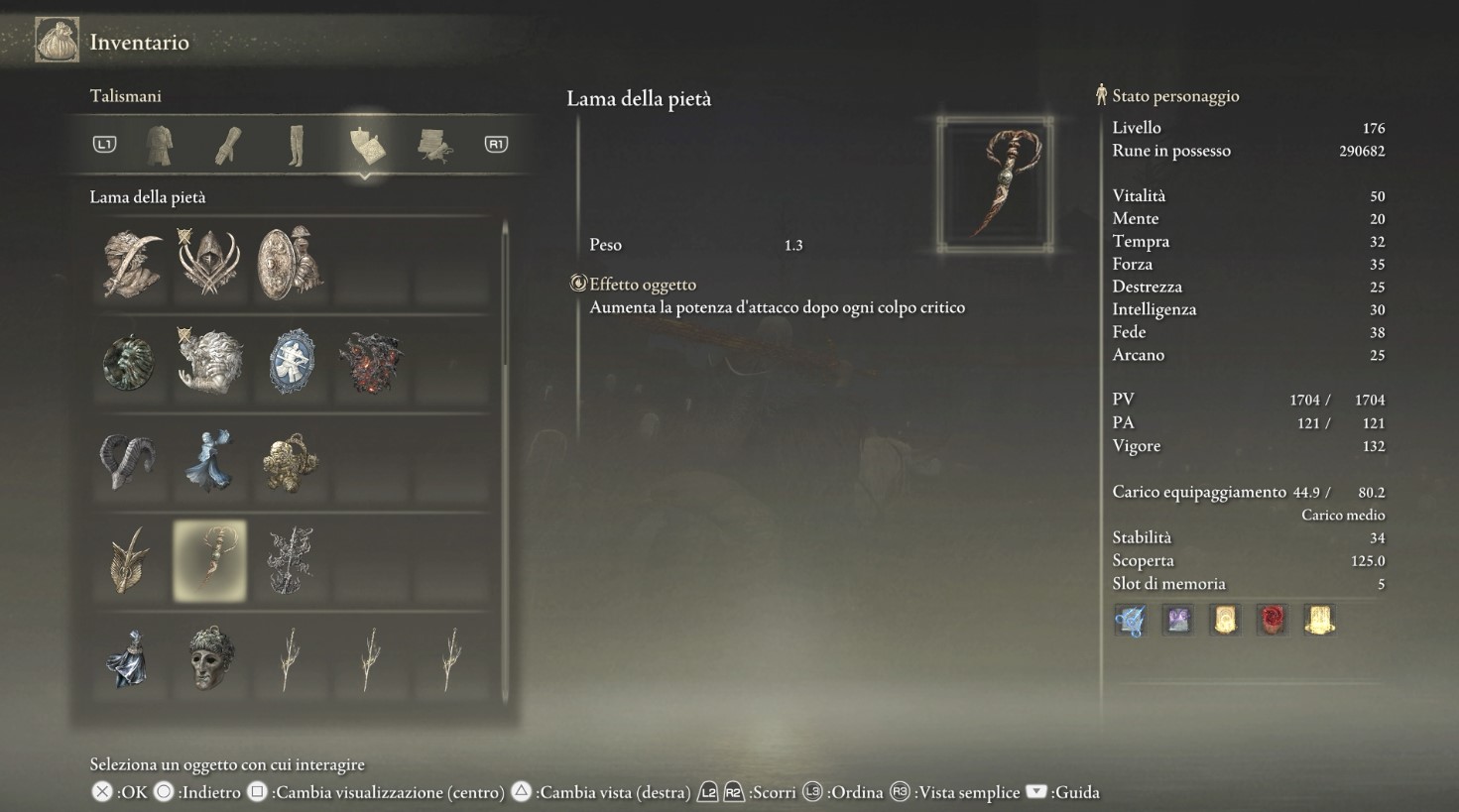Switch to the chest armor tab

160,145
